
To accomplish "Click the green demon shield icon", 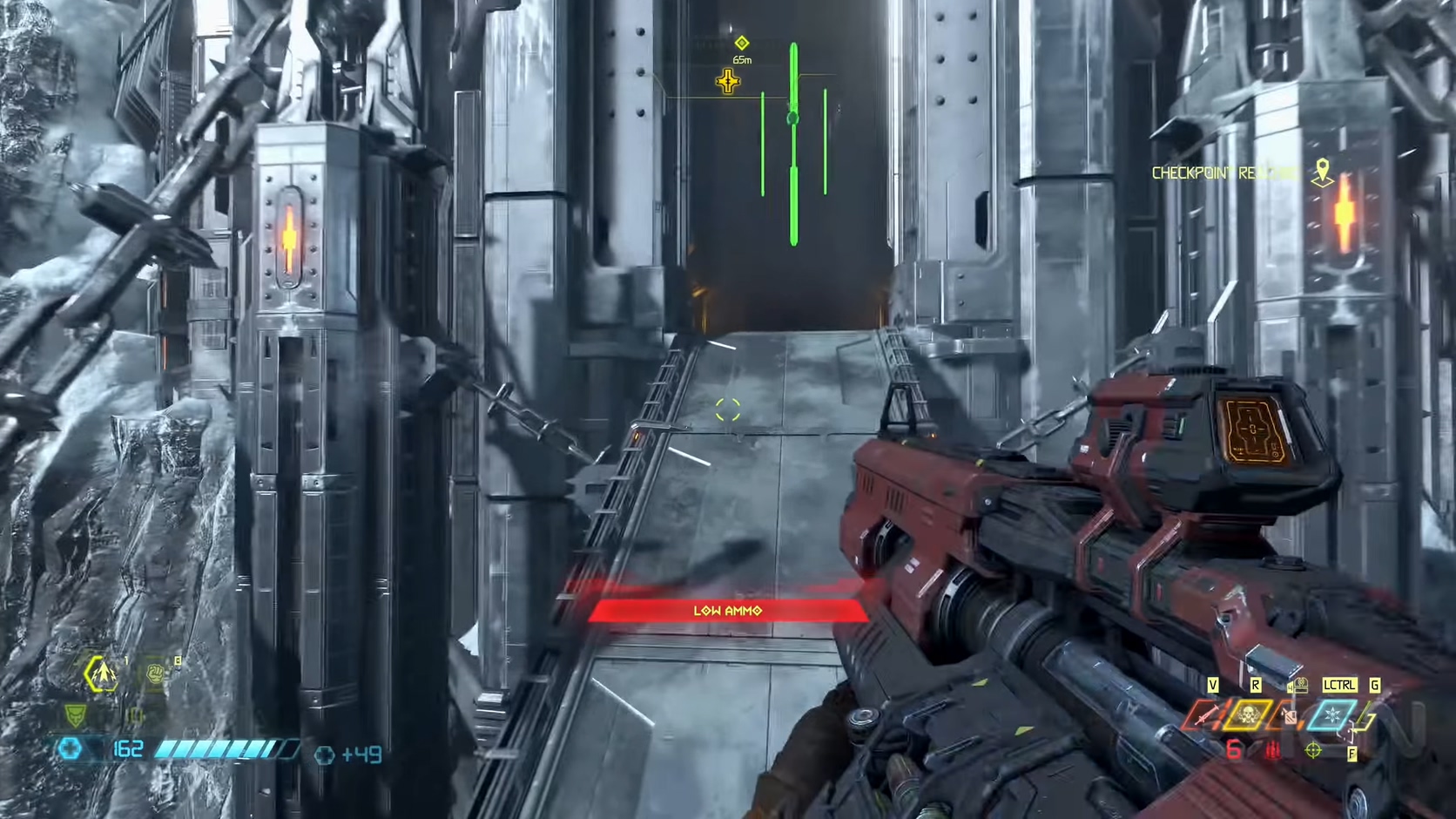I will point(76,716).
